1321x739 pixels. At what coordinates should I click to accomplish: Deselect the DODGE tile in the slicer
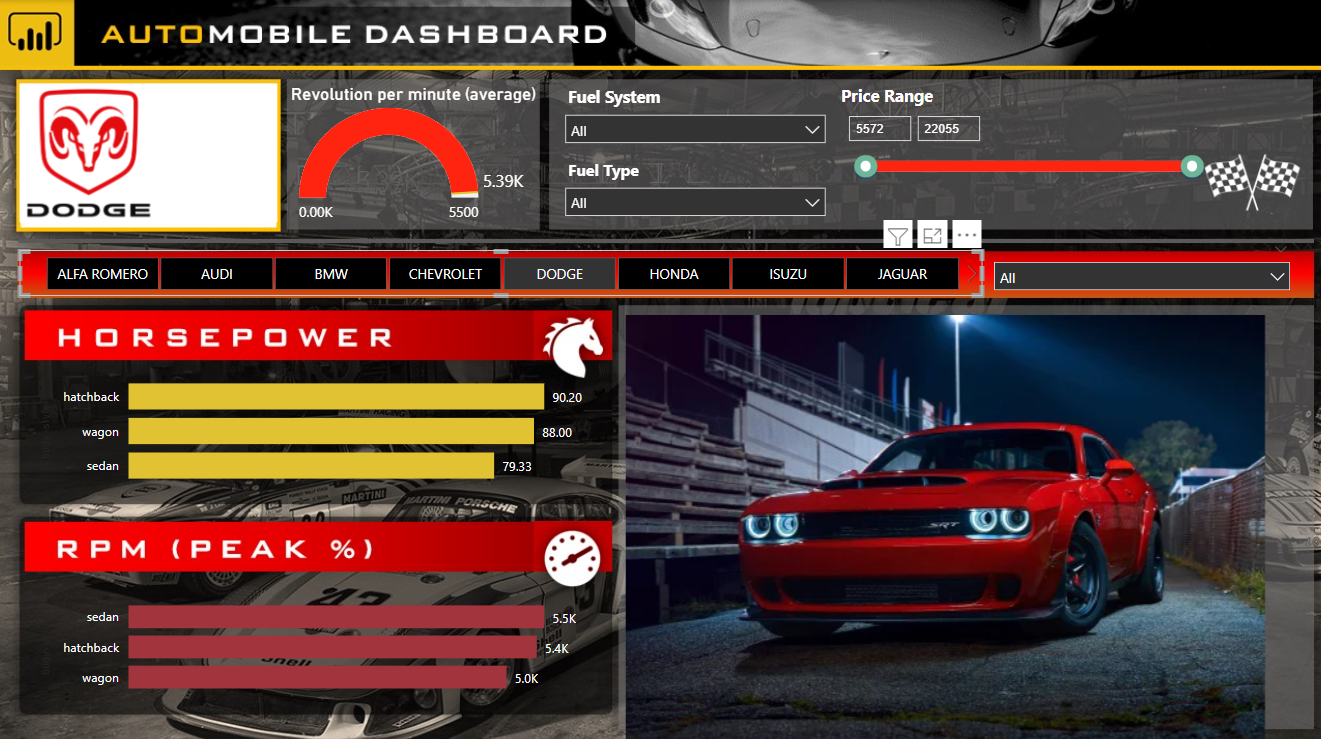click(559, 273)
